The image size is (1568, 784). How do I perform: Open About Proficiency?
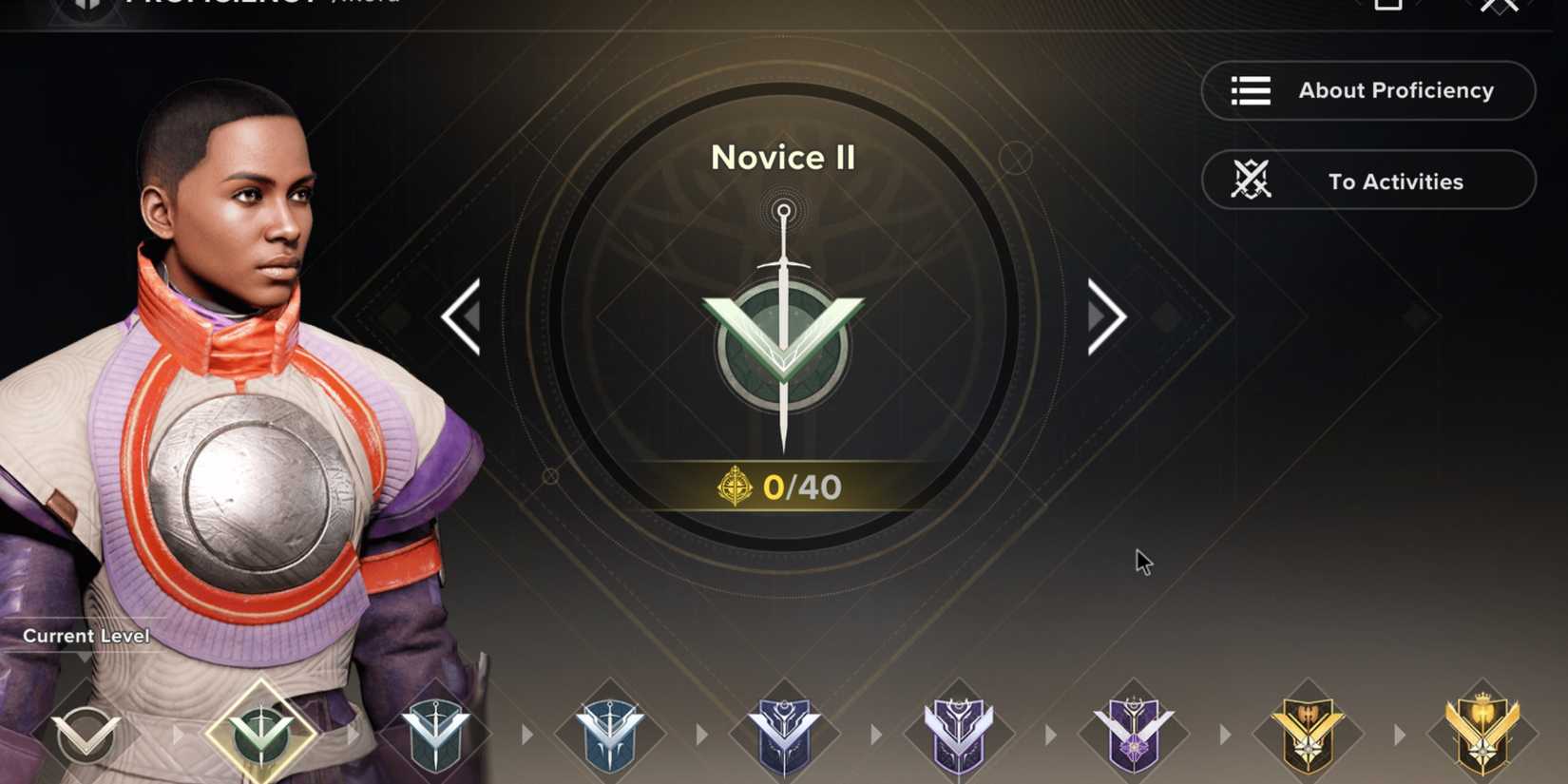click(x=1368, y=90)
